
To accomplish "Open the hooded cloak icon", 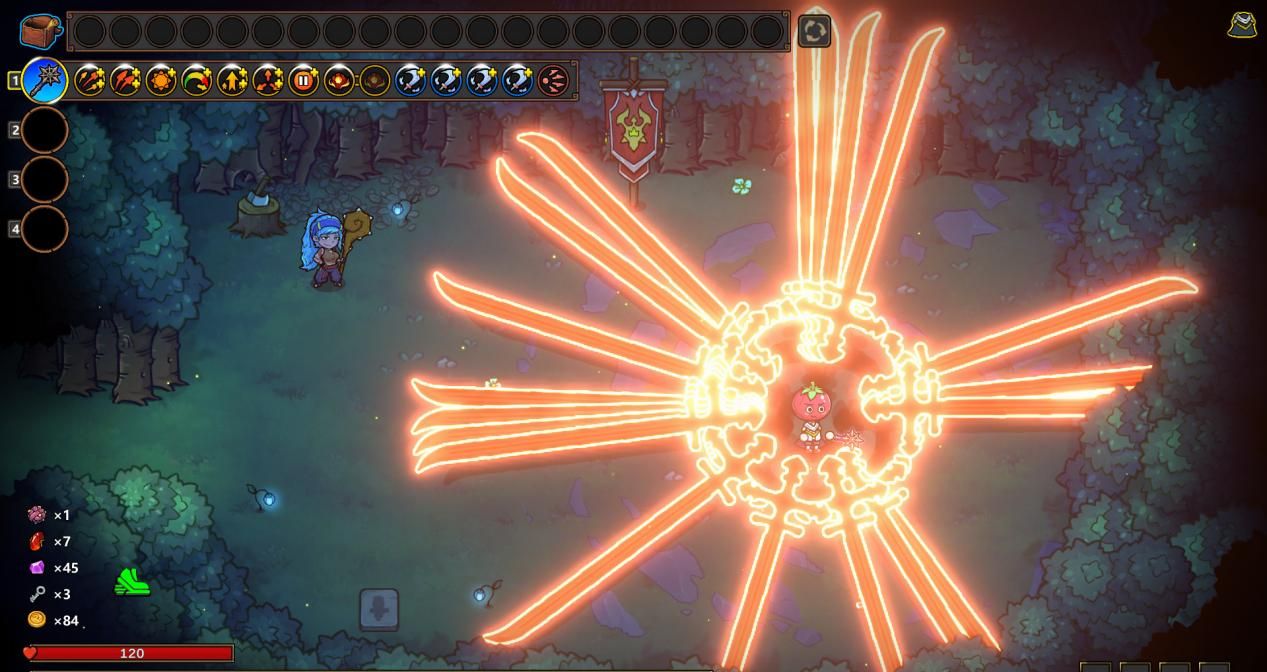I will click(1242, 25).
